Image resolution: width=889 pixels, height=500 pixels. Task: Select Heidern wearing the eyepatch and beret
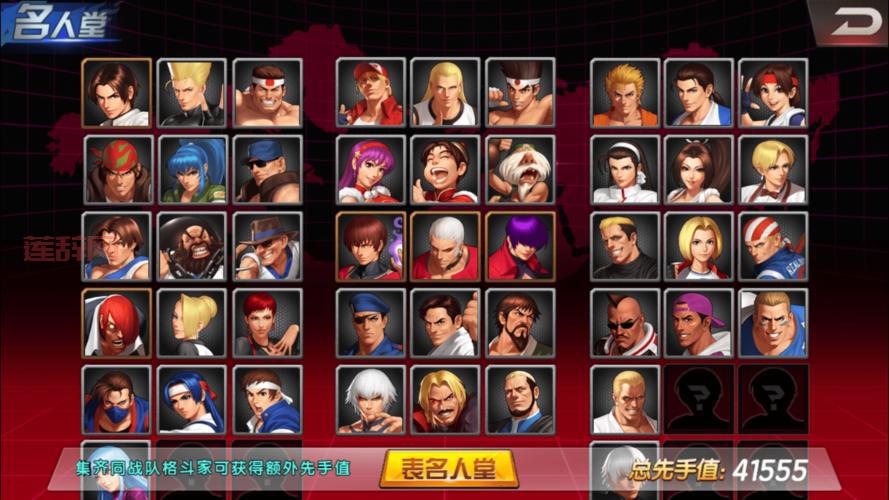(371, 323)
